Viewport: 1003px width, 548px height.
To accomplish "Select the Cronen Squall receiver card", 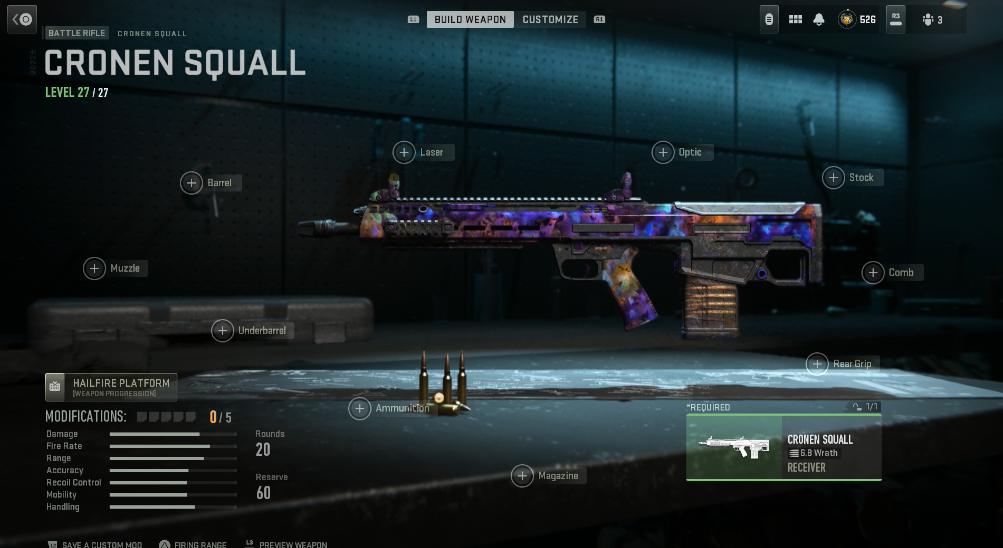I will pyautogui.click(x=783, y=447).
